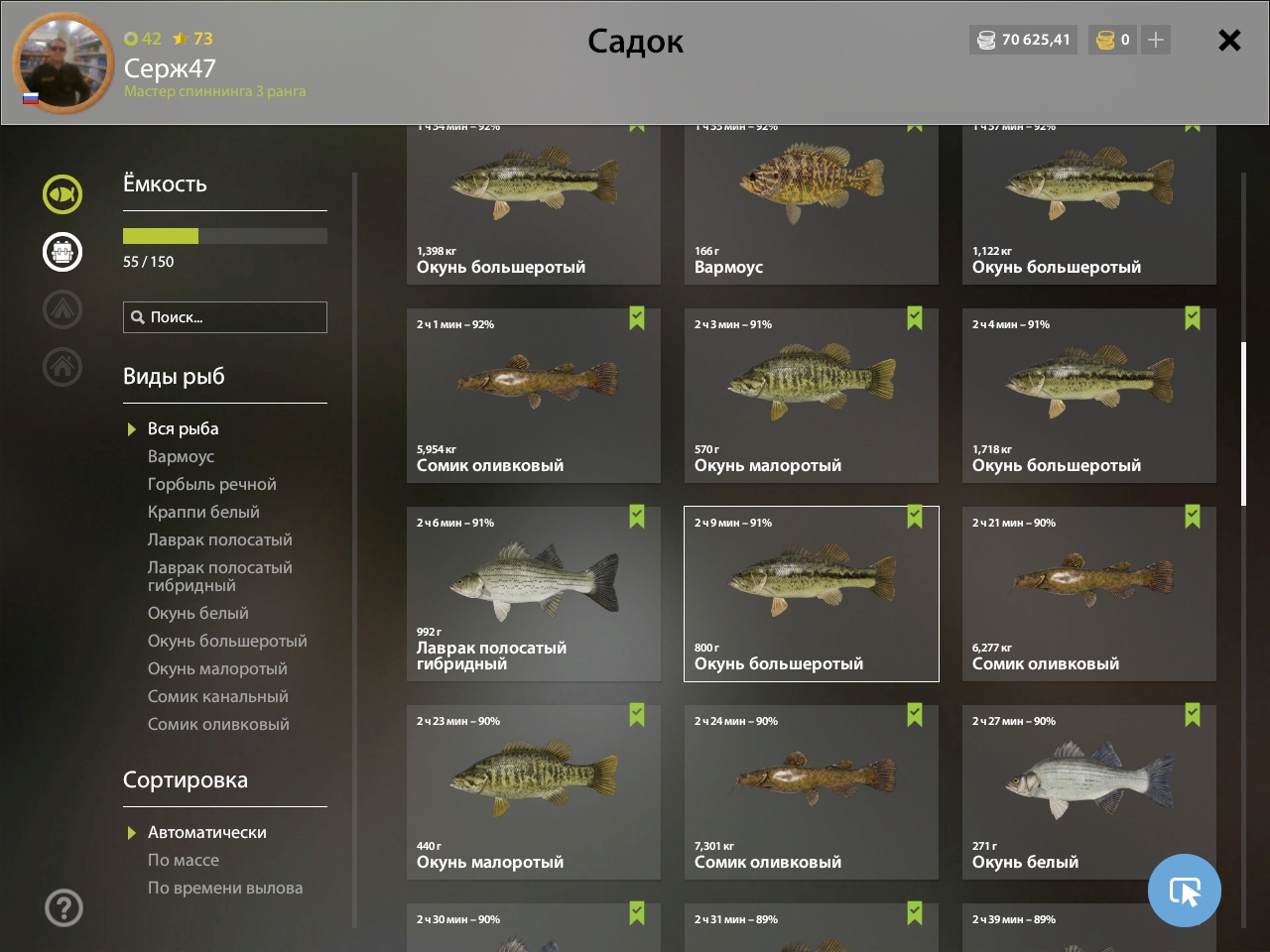Viewport: 1270px width, 952px height.
Task: Select the 5,954 кг Сомик оливковый card
Action: 533,396
